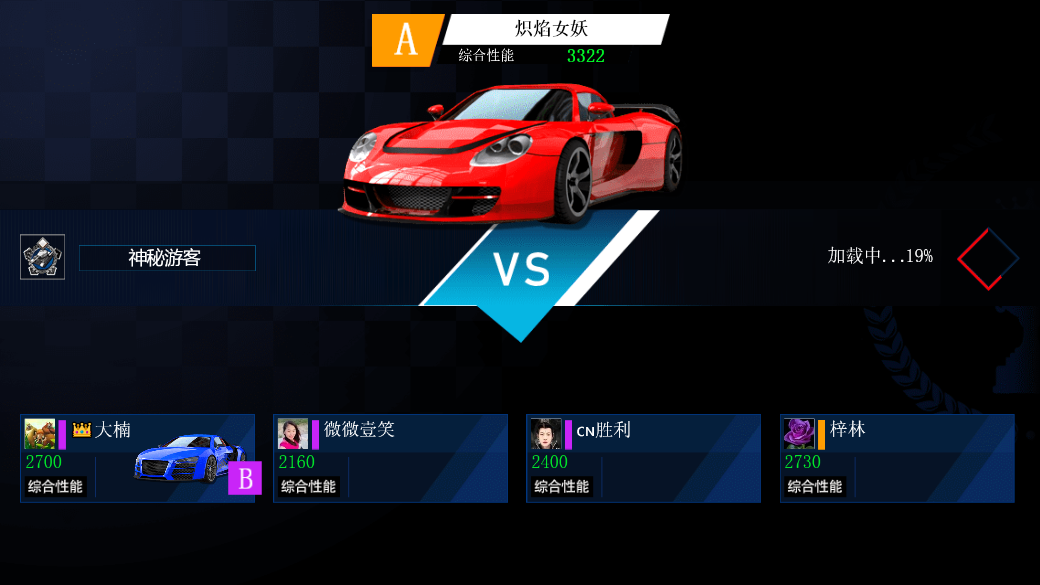Open CN胜利's portrait avatar
The image size is (1040, 585).
(546, 434)
